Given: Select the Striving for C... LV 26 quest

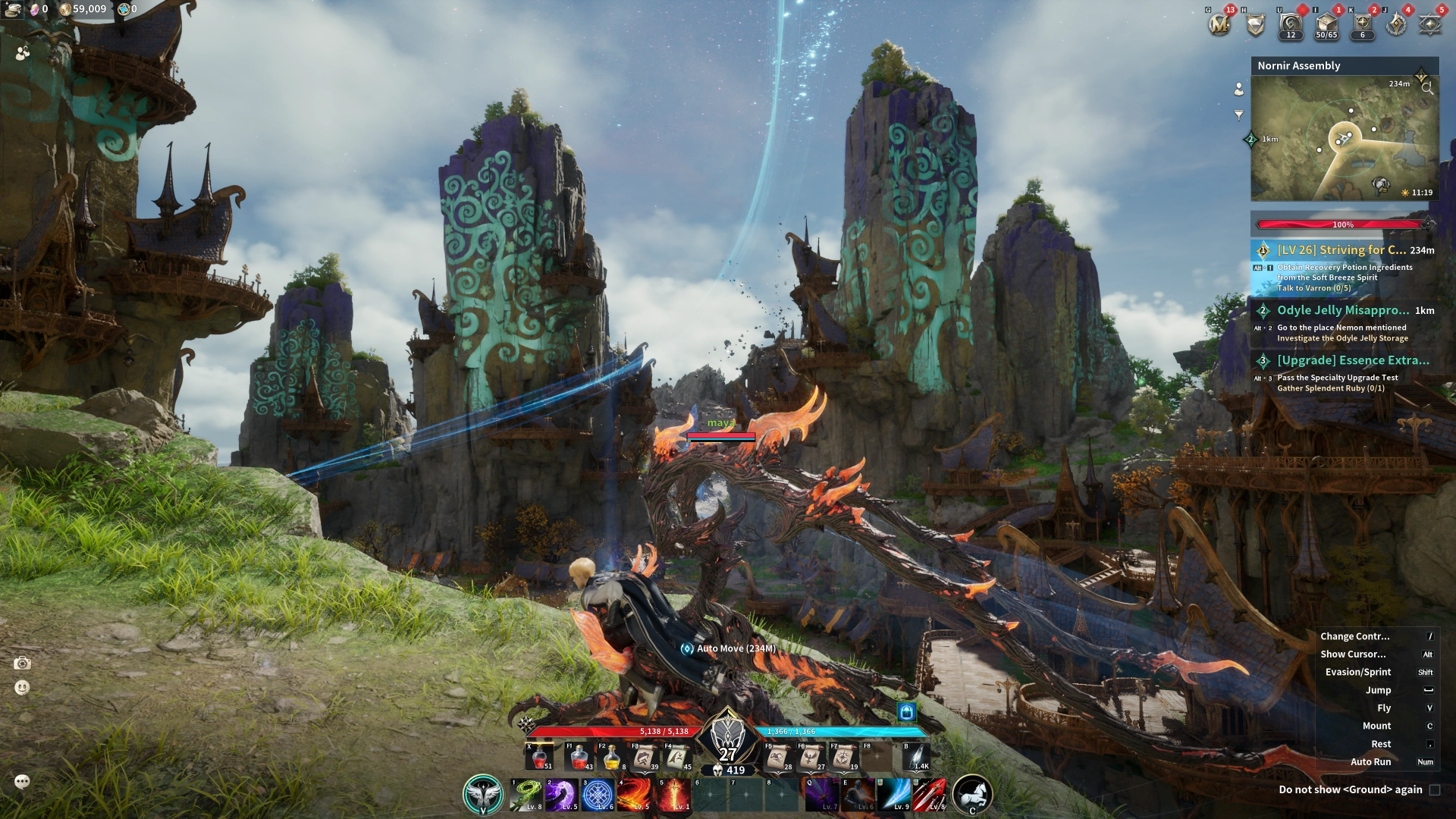Looking at the screenshot, I should point(1341,250).
